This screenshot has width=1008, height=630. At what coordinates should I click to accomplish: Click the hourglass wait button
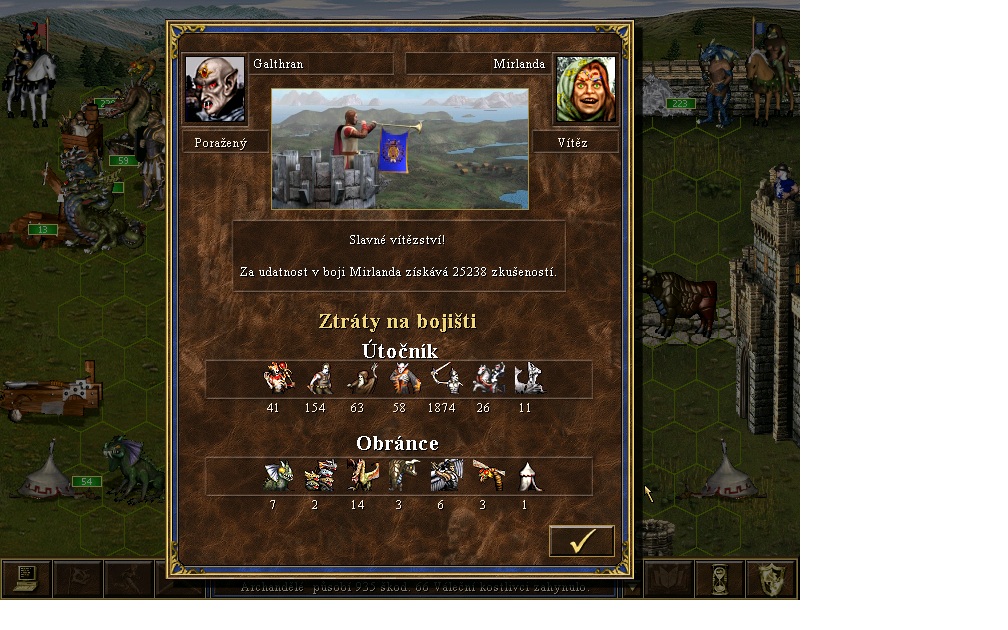720,579
